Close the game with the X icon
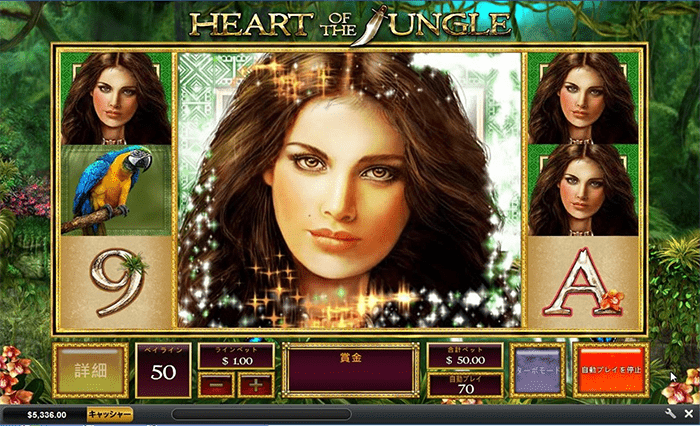The width and height of the screenshot is (700, 426). (x=688, y=413)
